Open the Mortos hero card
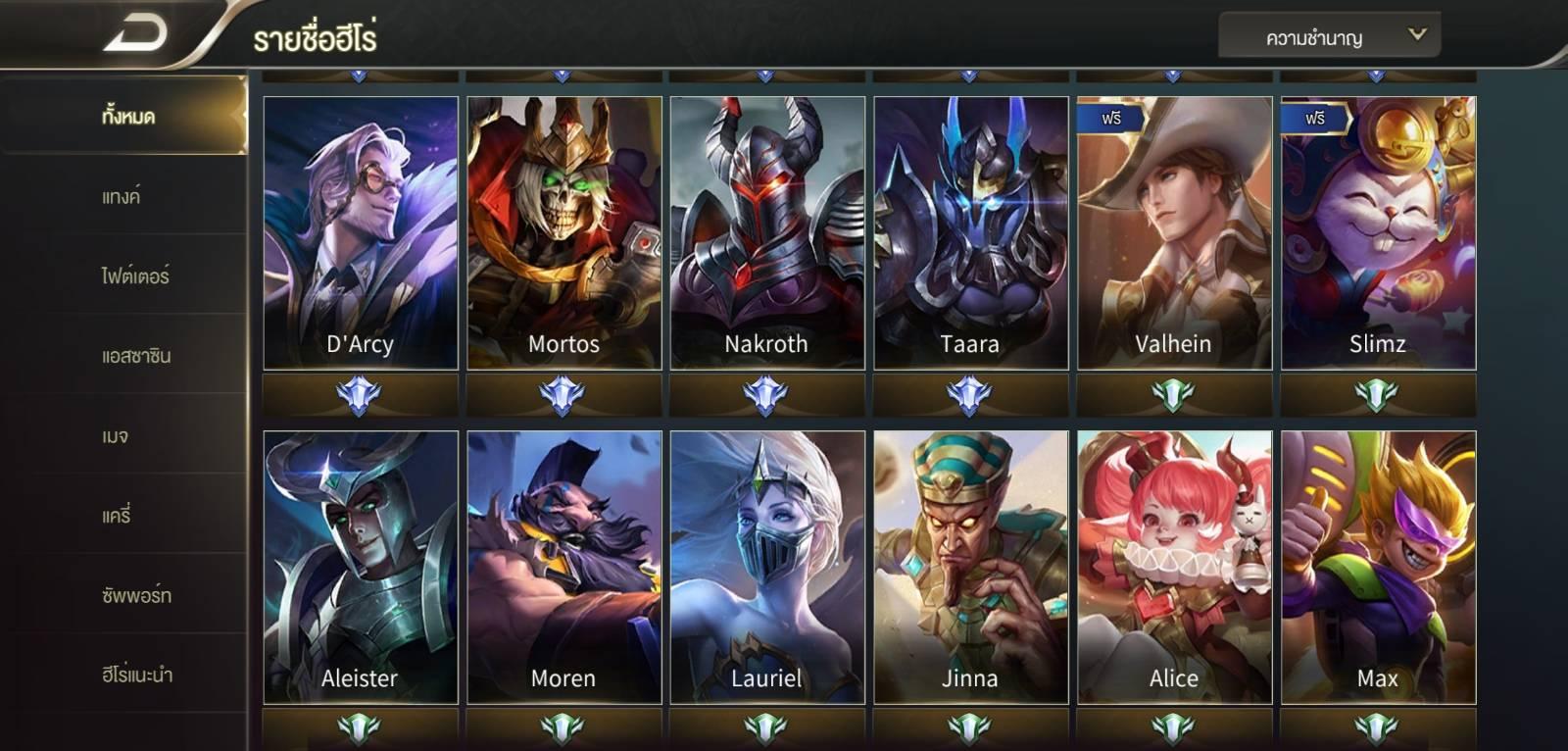The image size is (1568, 751). 564,232
